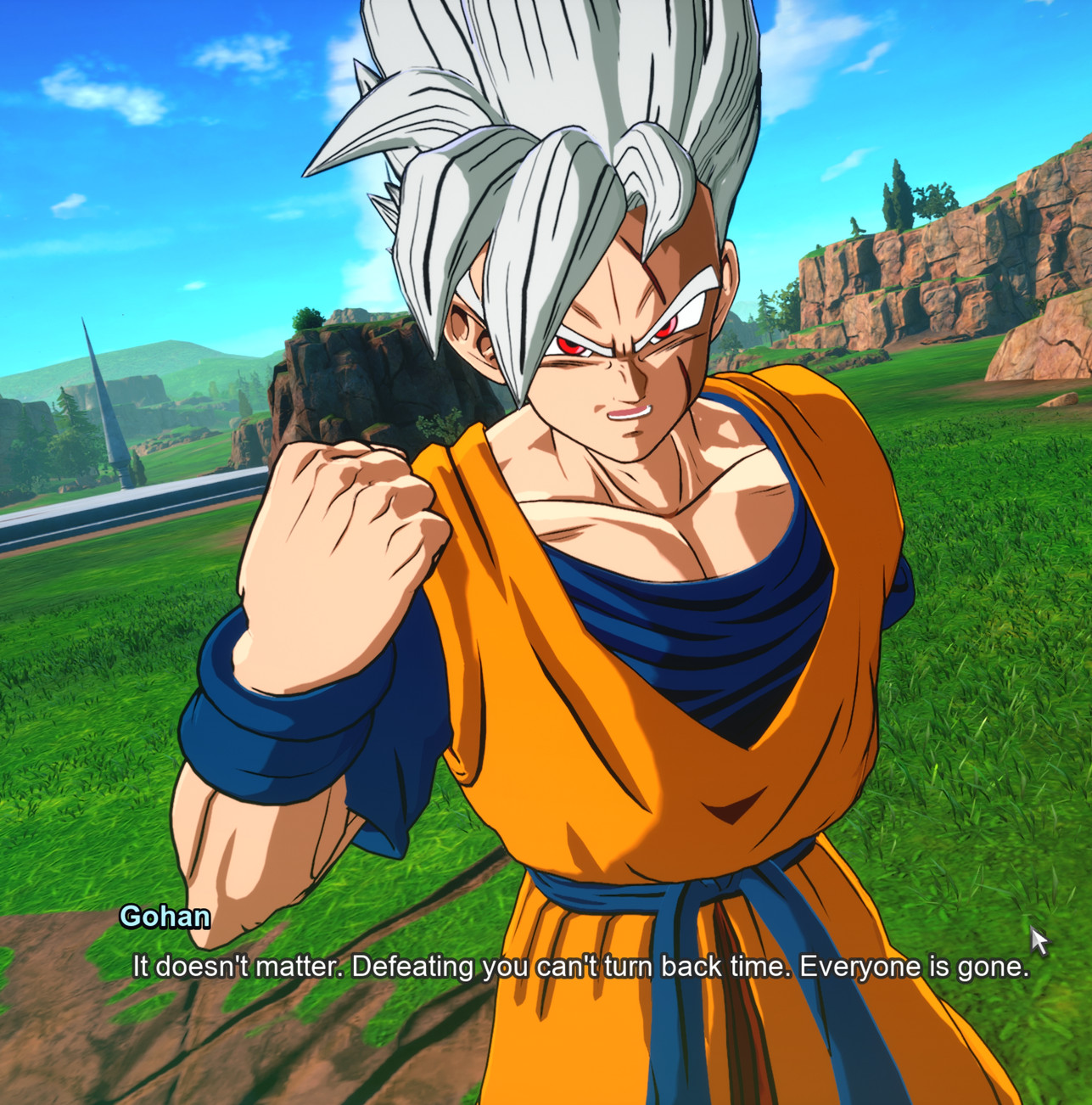Click the Gohan speaker name label
The image size is (1092, 1105).
pos(164,918)
